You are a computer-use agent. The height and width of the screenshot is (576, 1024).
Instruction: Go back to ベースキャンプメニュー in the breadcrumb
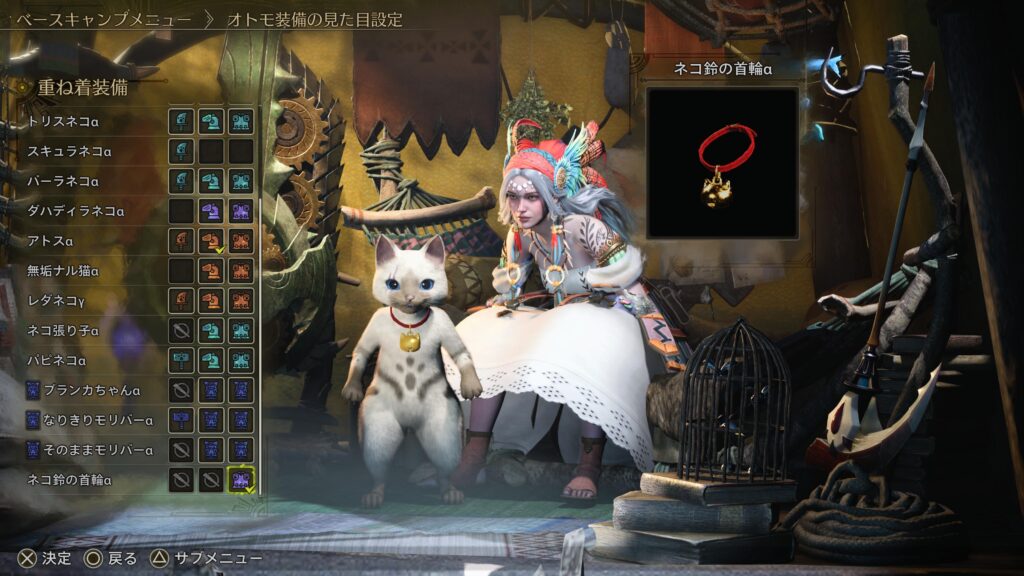[x=103, y=19]
